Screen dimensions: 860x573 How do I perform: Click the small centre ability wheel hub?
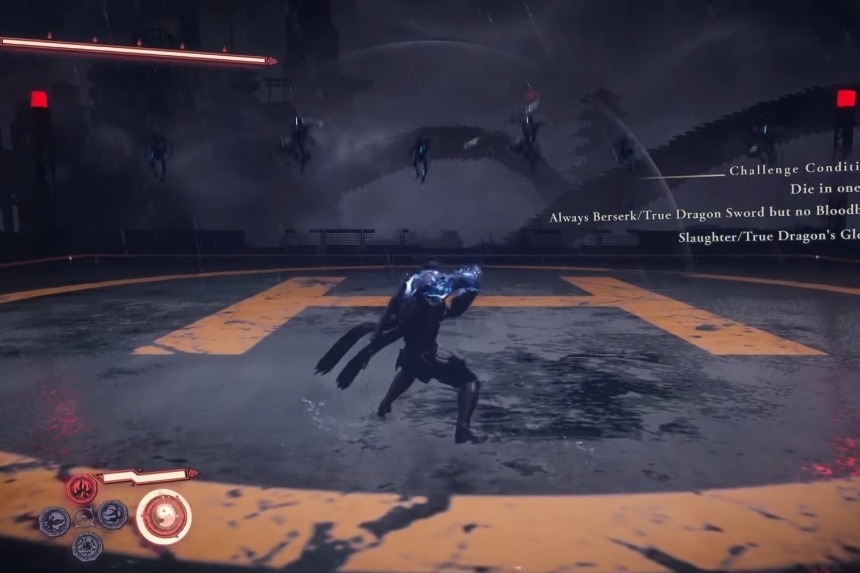84,517
